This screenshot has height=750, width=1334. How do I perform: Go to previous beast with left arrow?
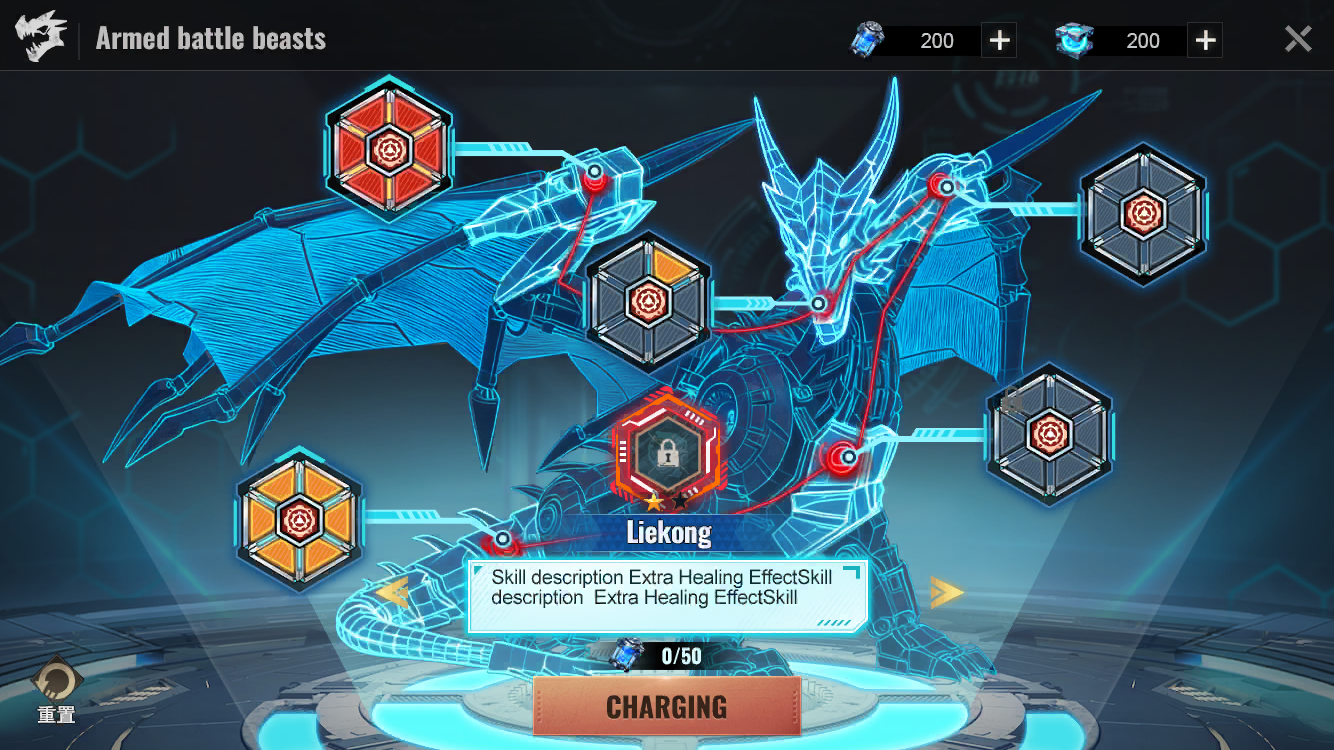(x=392, y=592)
